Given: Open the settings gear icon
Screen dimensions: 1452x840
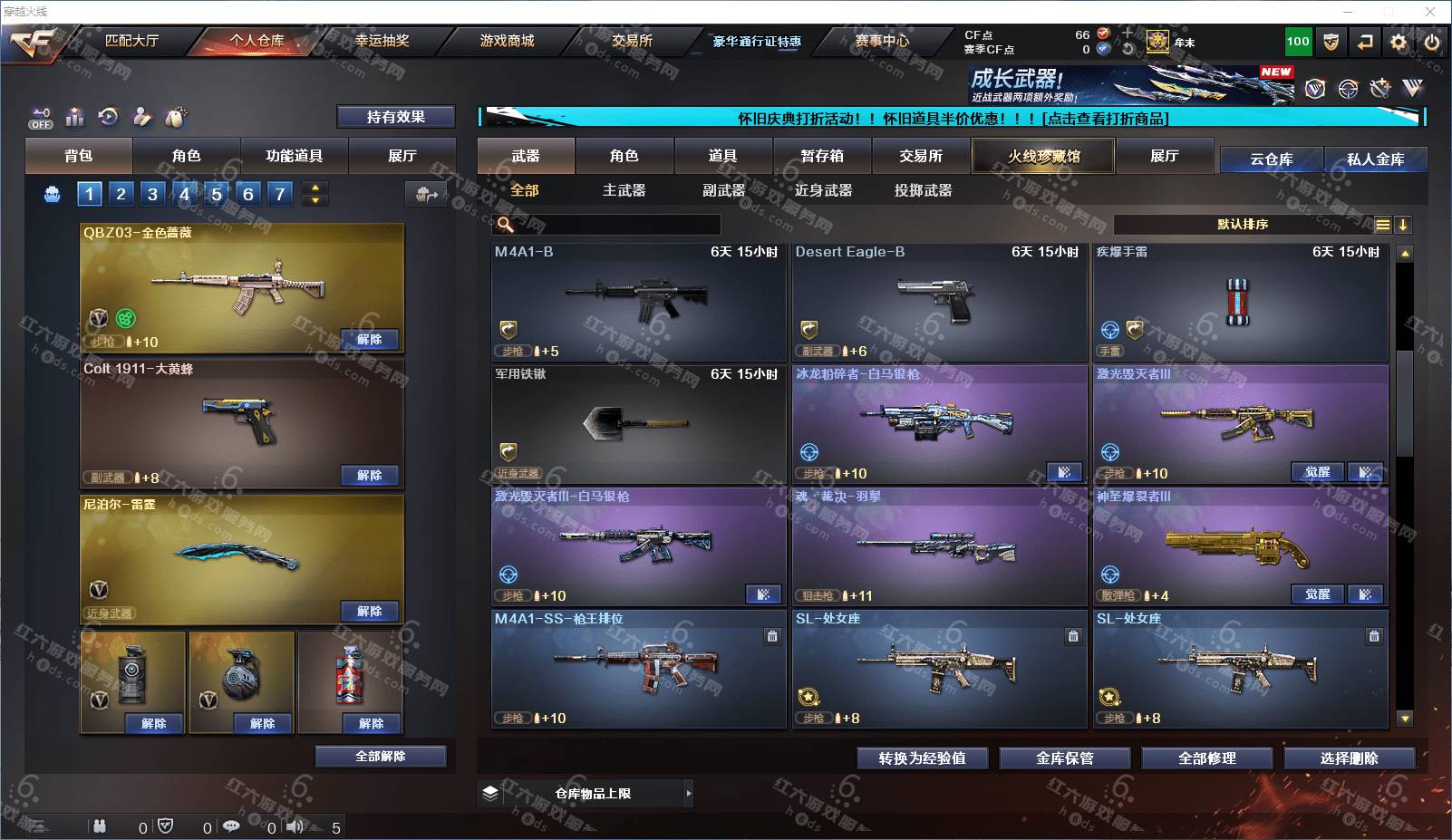Looking at the screenshot, I should coord(1399,42).
